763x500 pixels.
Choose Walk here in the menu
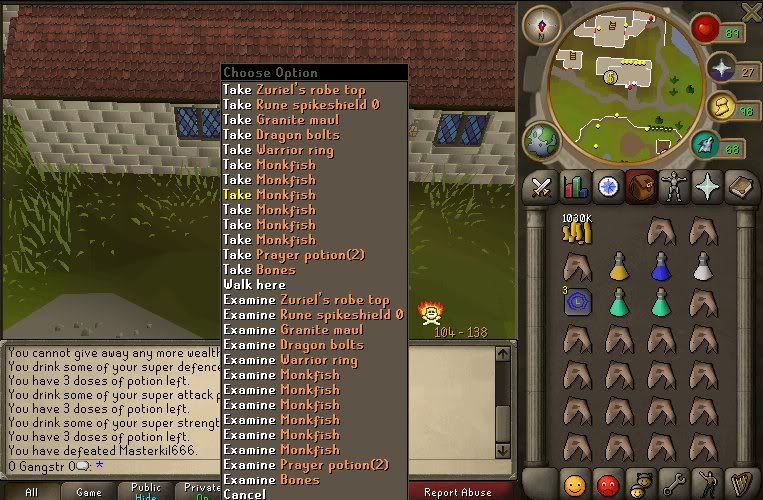(254, 284)
